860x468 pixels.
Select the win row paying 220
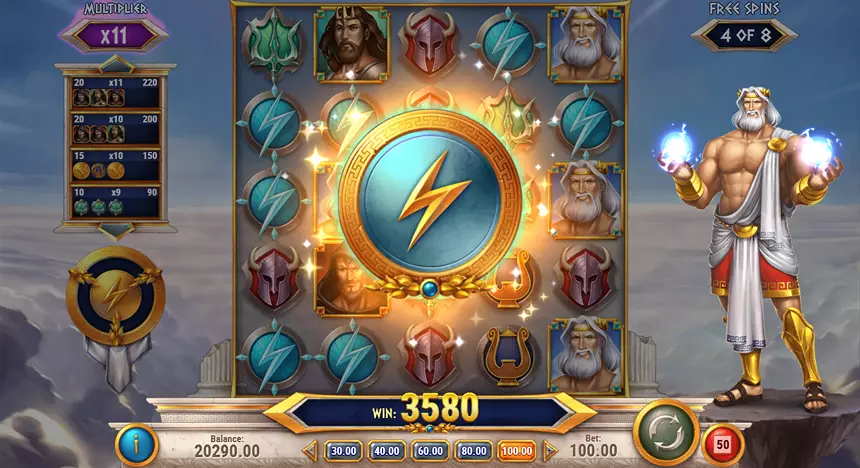pos(117,91)
